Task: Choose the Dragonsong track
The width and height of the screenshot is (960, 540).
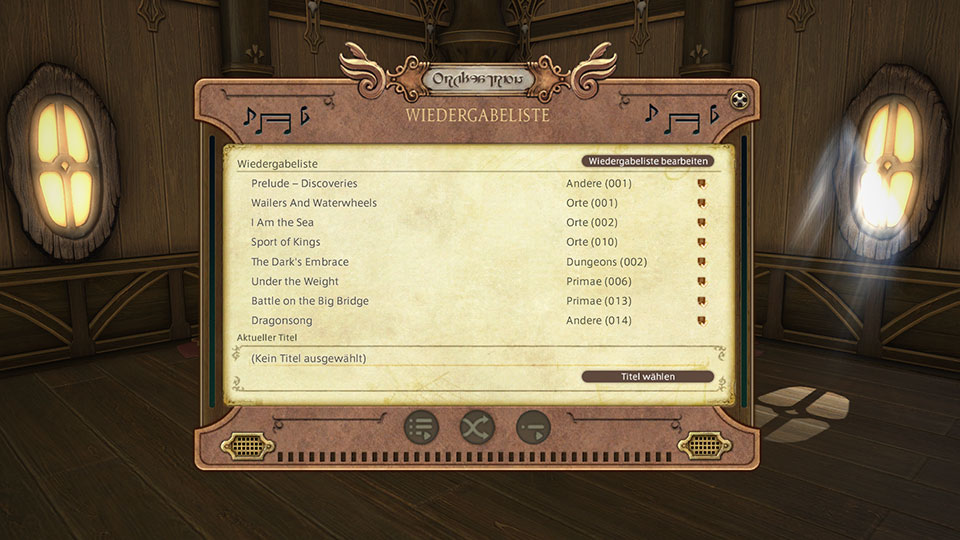Action: click(282, 321)
